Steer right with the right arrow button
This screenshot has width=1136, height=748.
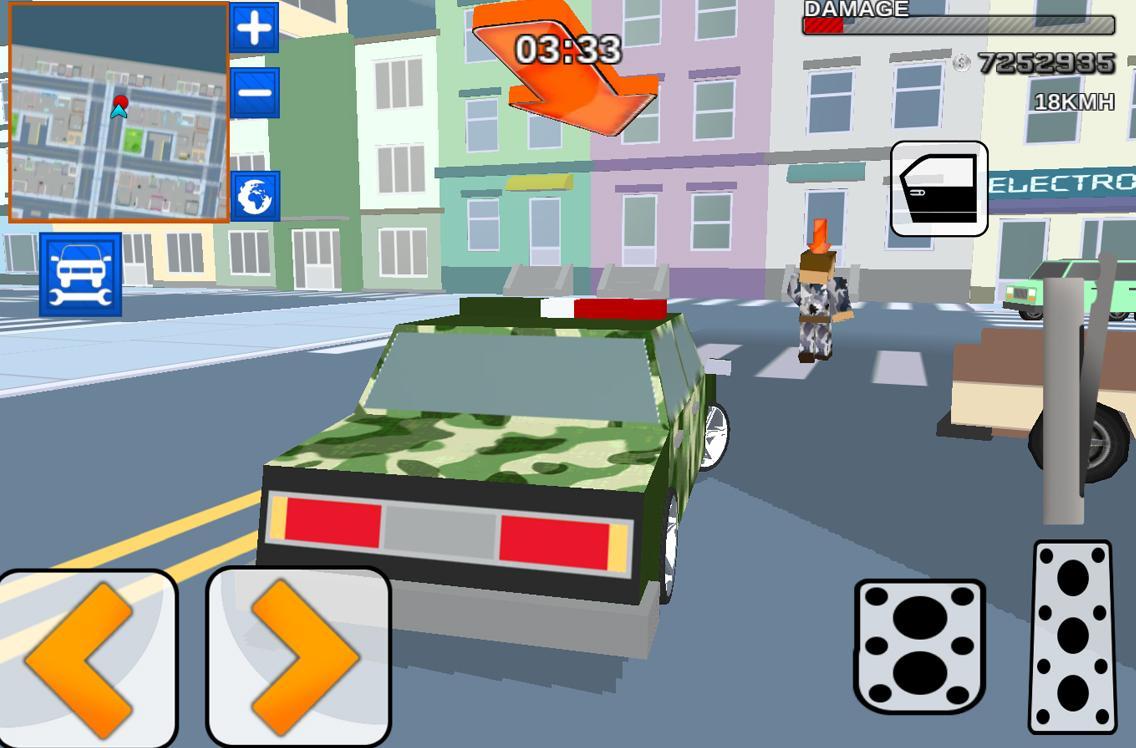click(x=298, y=658)
